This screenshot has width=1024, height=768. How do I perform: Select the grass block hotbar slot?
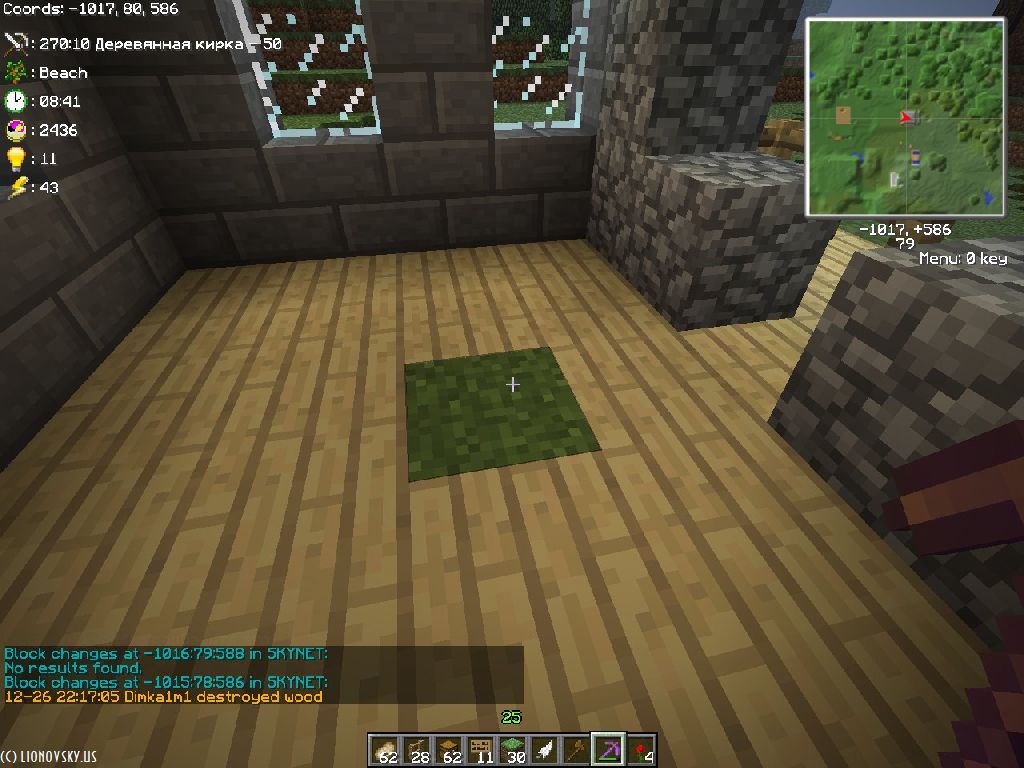512,750
